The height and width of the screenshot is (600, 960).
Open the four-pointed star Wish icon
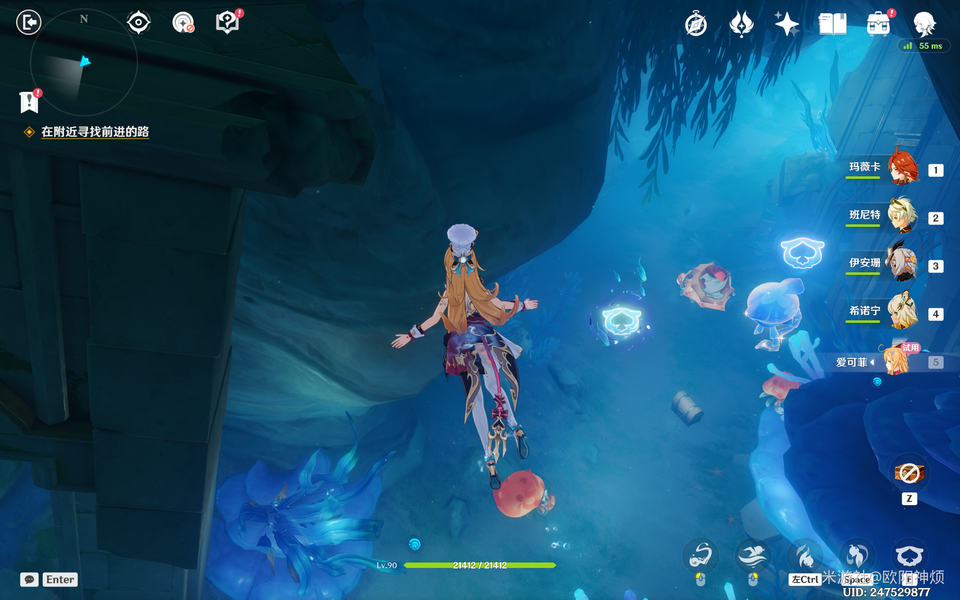click(787, 24)
